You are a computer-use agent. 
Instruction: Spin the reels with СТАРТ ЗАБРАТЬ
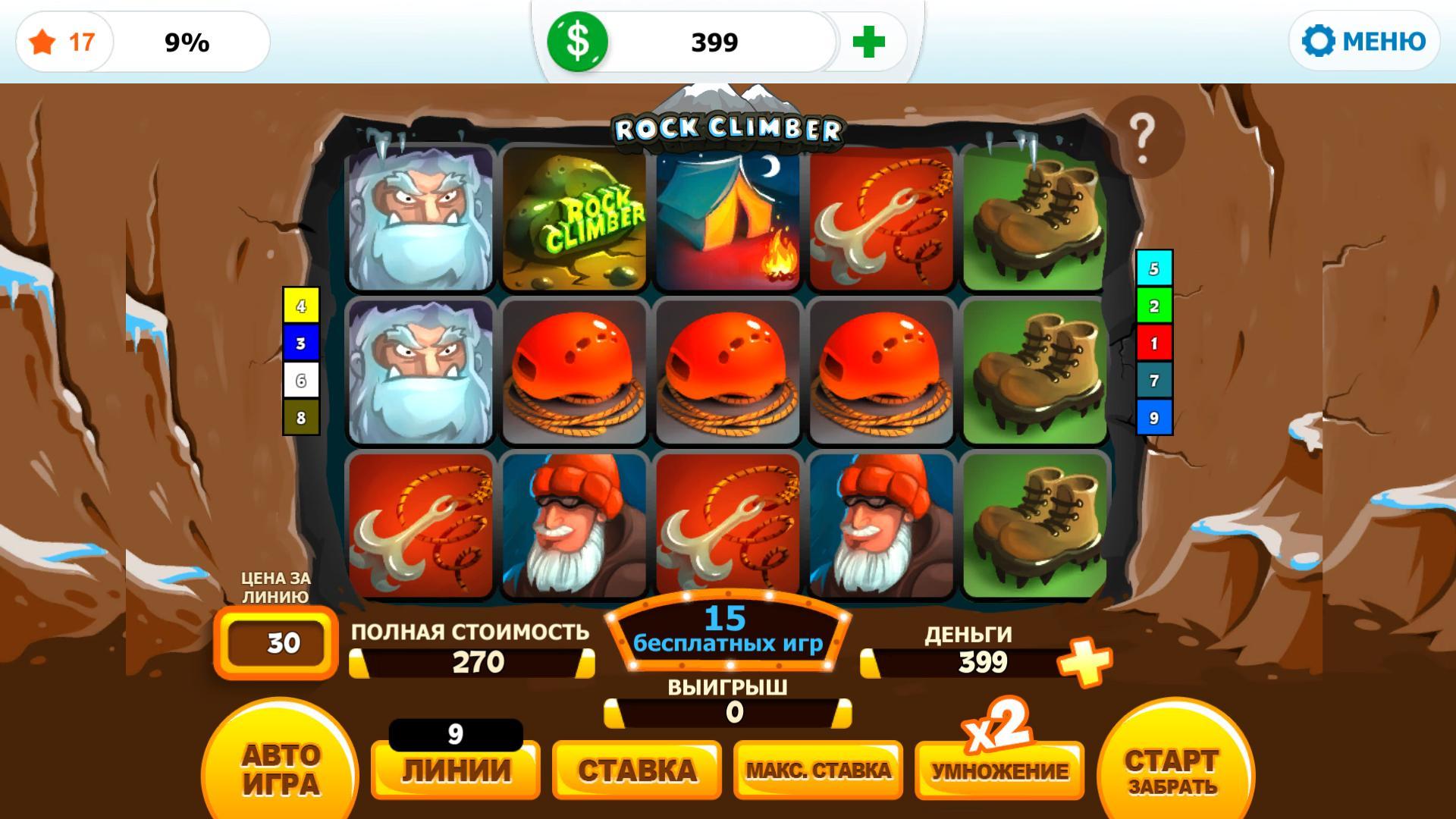coord(1172,770)
